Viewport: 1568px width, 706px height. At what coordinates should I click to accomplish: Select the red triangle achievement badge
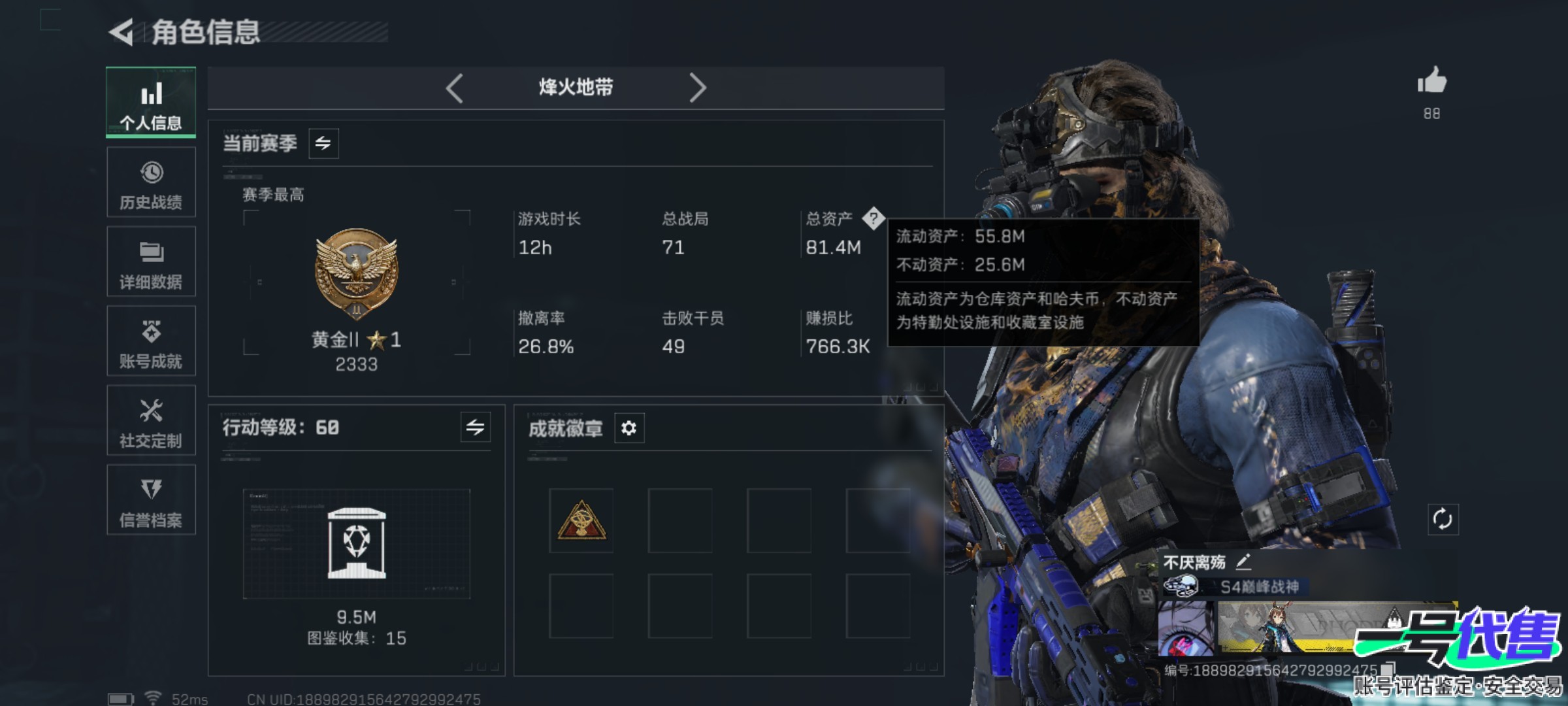[x=581, y=520]
